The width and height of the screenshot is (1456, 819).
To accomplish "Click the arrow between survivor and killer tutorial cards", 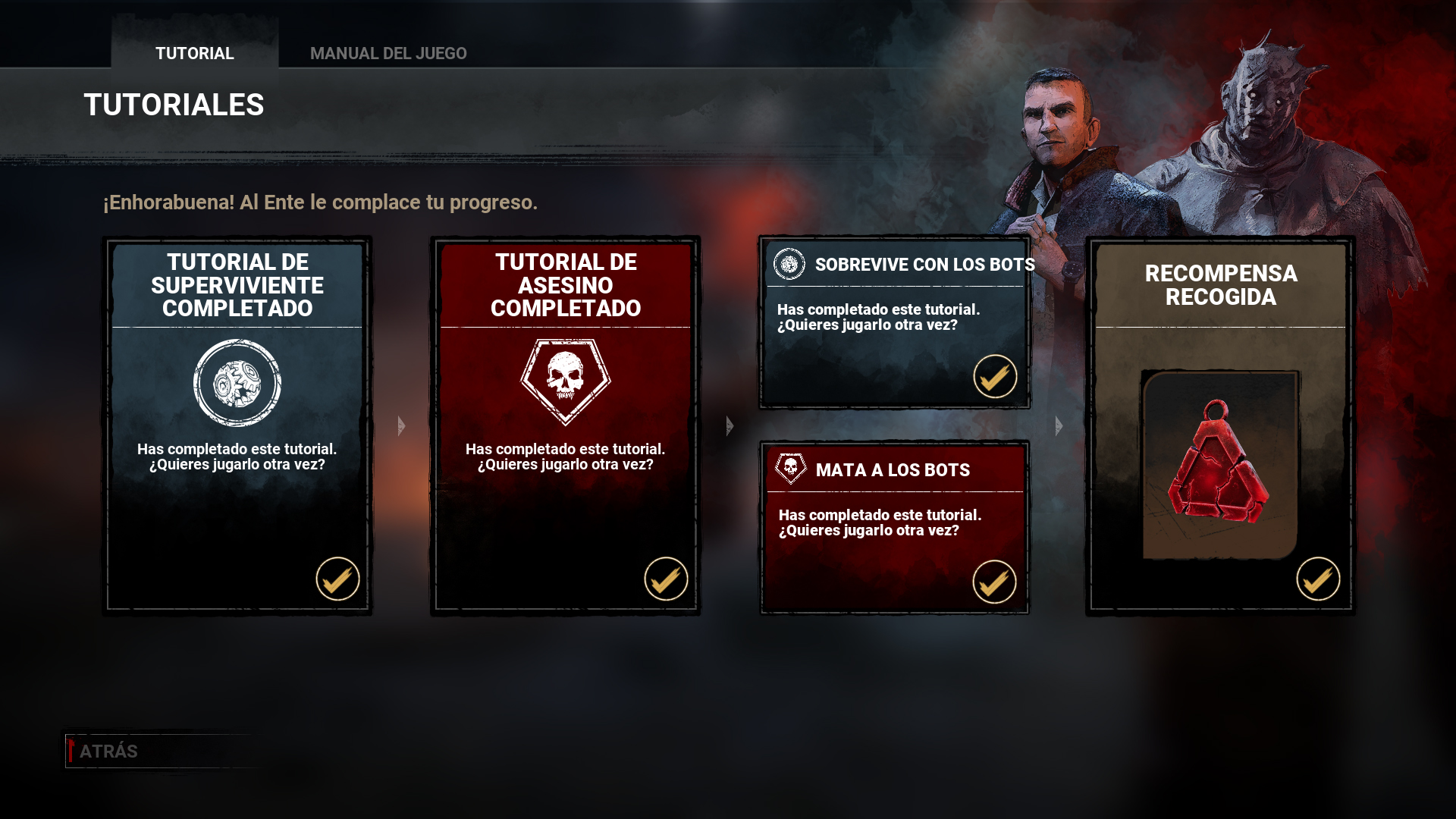I will coord(400,426).
